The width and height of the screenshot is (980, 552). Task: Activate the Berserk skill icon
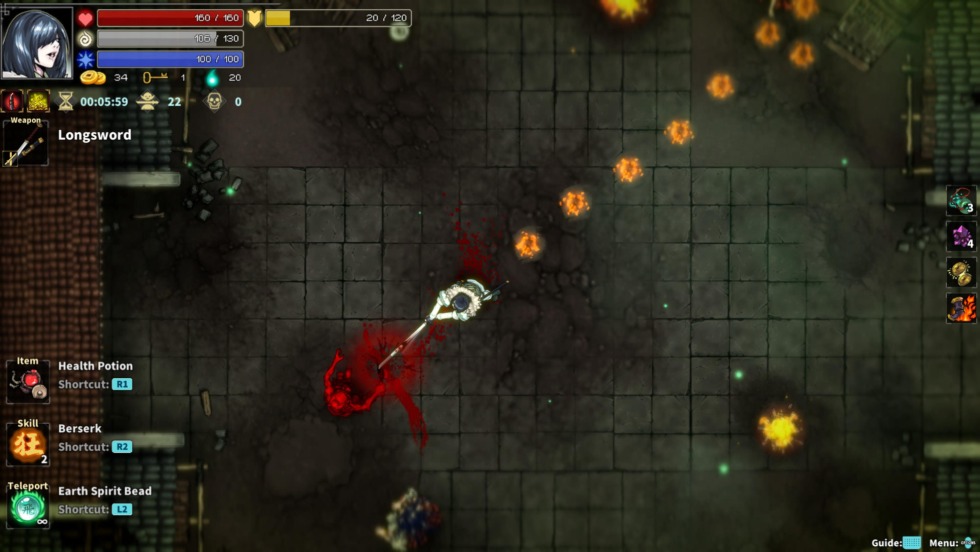tap(28, 445)
